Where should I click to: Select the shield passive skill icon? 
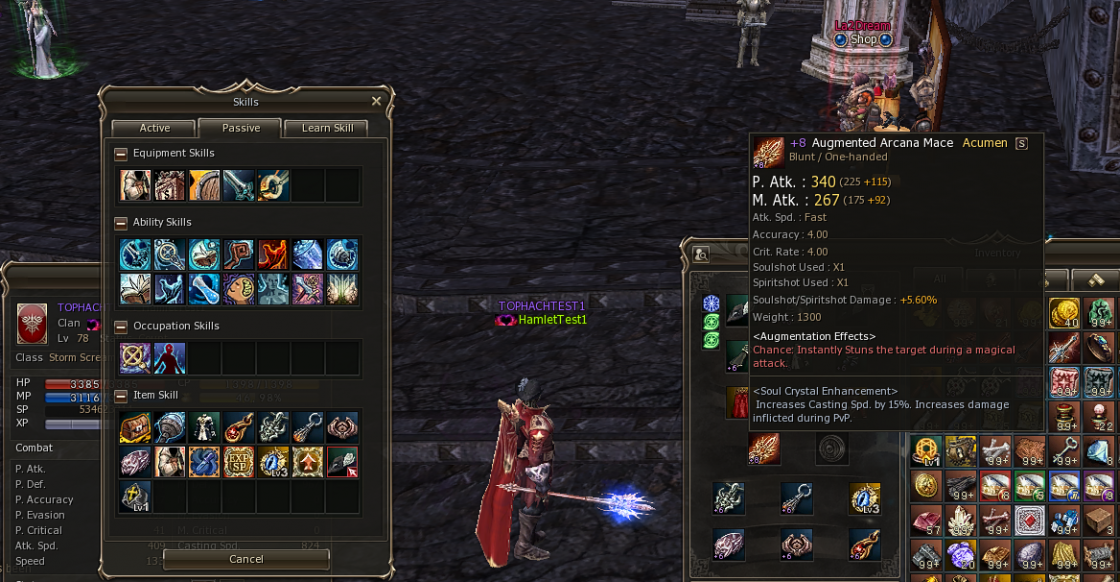tap(204, 186)
